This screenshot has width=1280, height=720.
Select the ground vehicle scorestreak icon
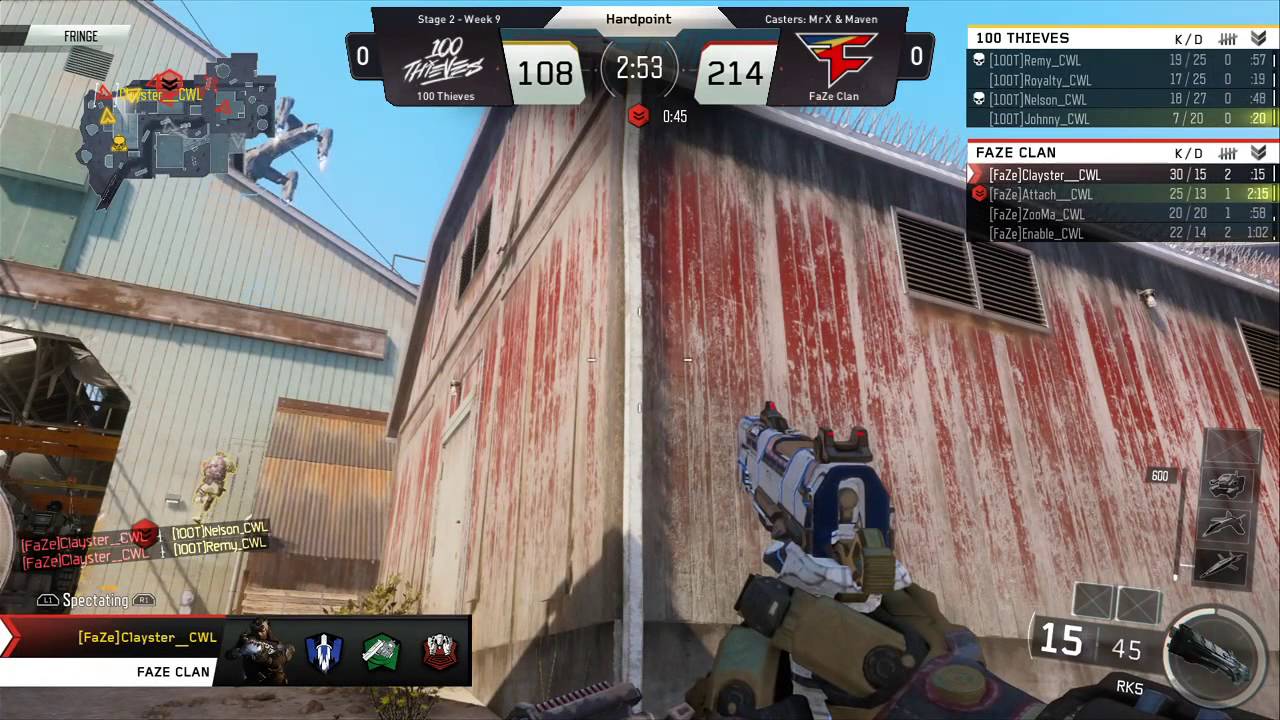pos(1226,485)
